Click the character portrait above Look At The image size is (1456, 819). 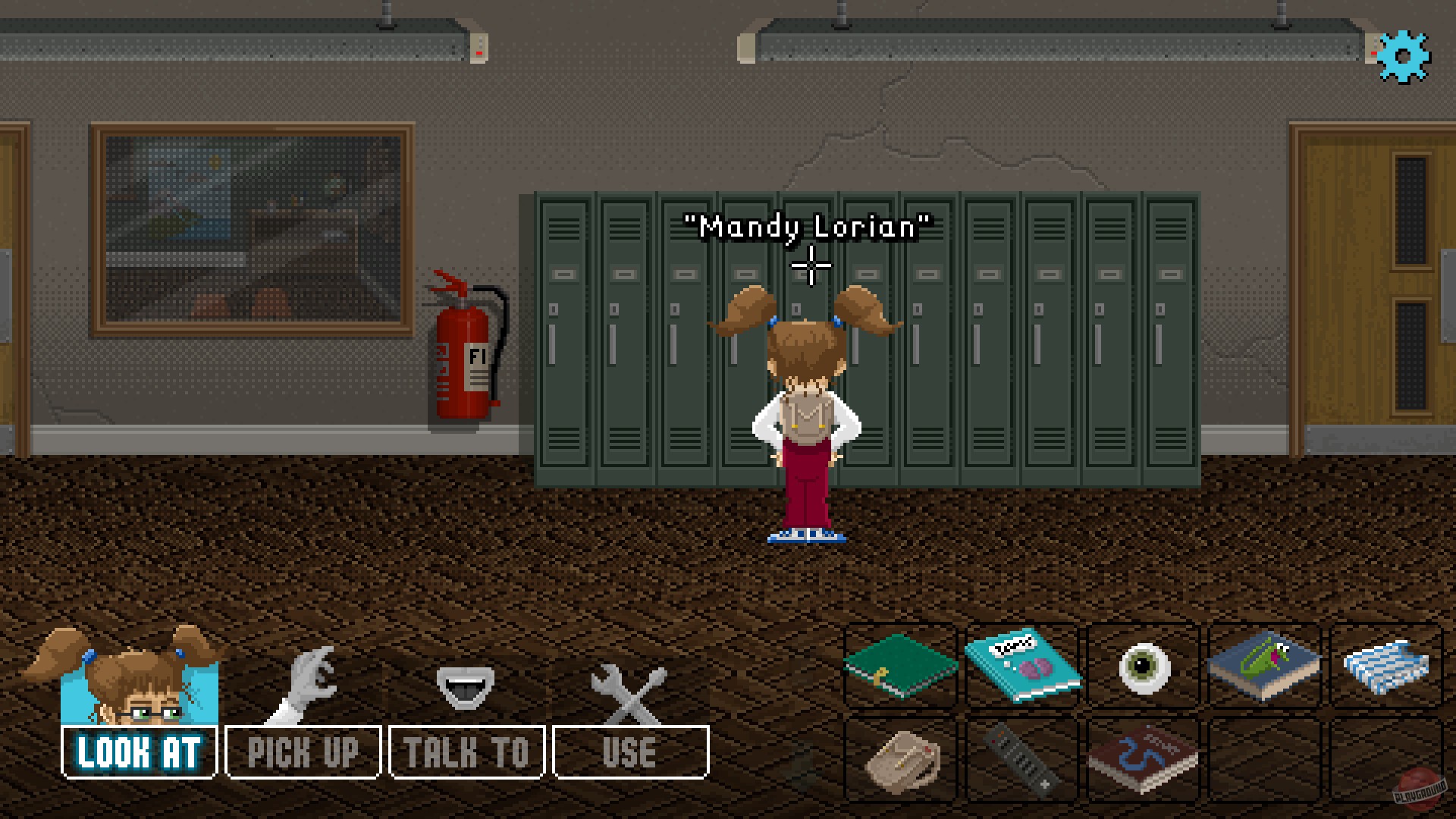(138, 686)
